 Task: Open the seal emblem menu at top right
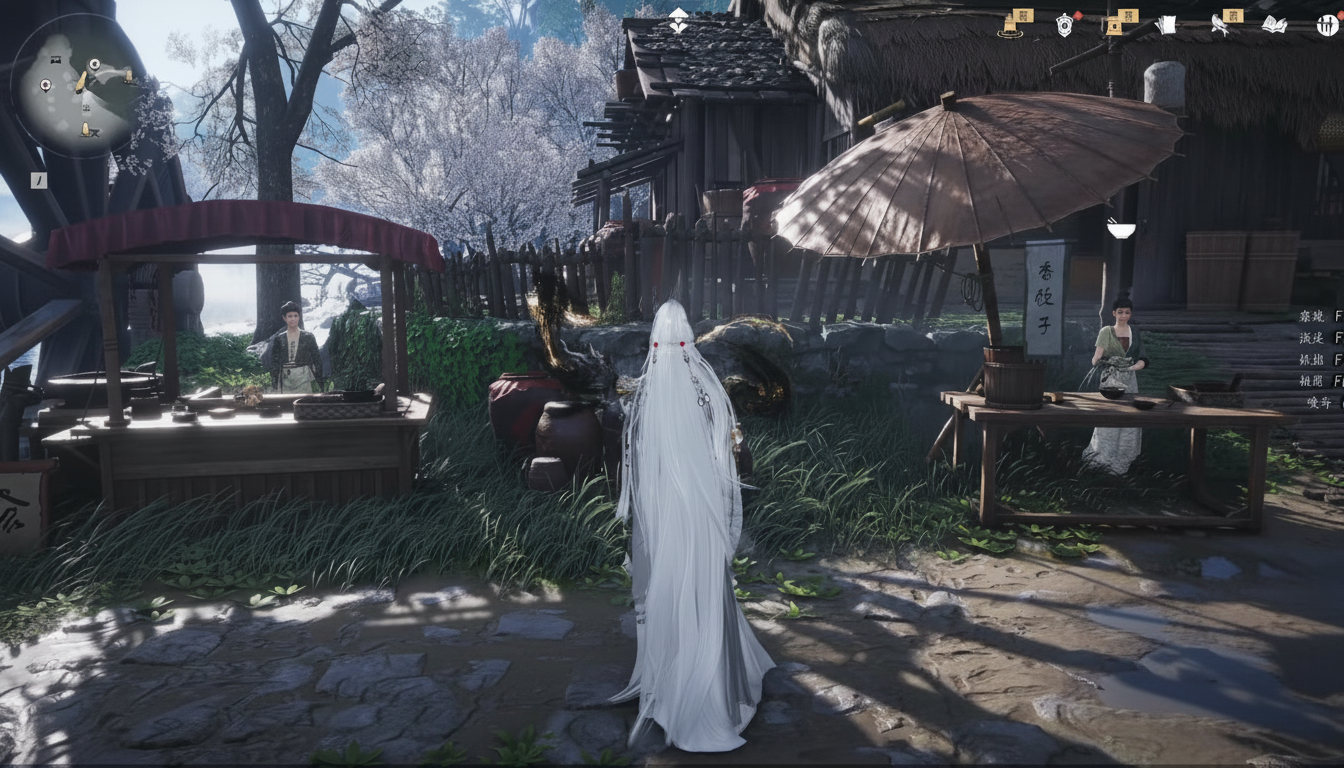point(1065,25)
